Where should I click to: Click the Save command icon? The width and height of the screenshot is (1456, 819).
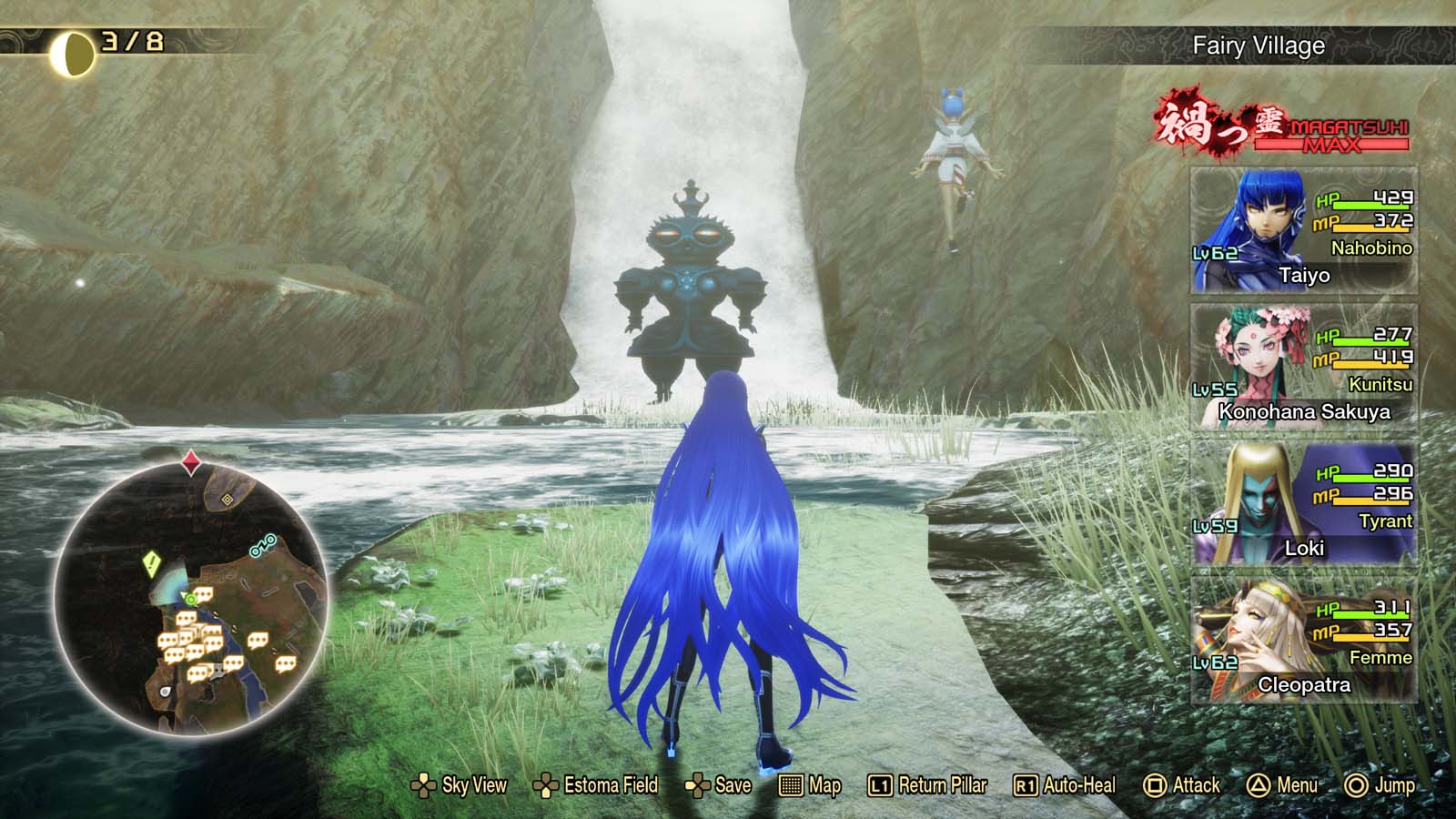click(699, 784)
